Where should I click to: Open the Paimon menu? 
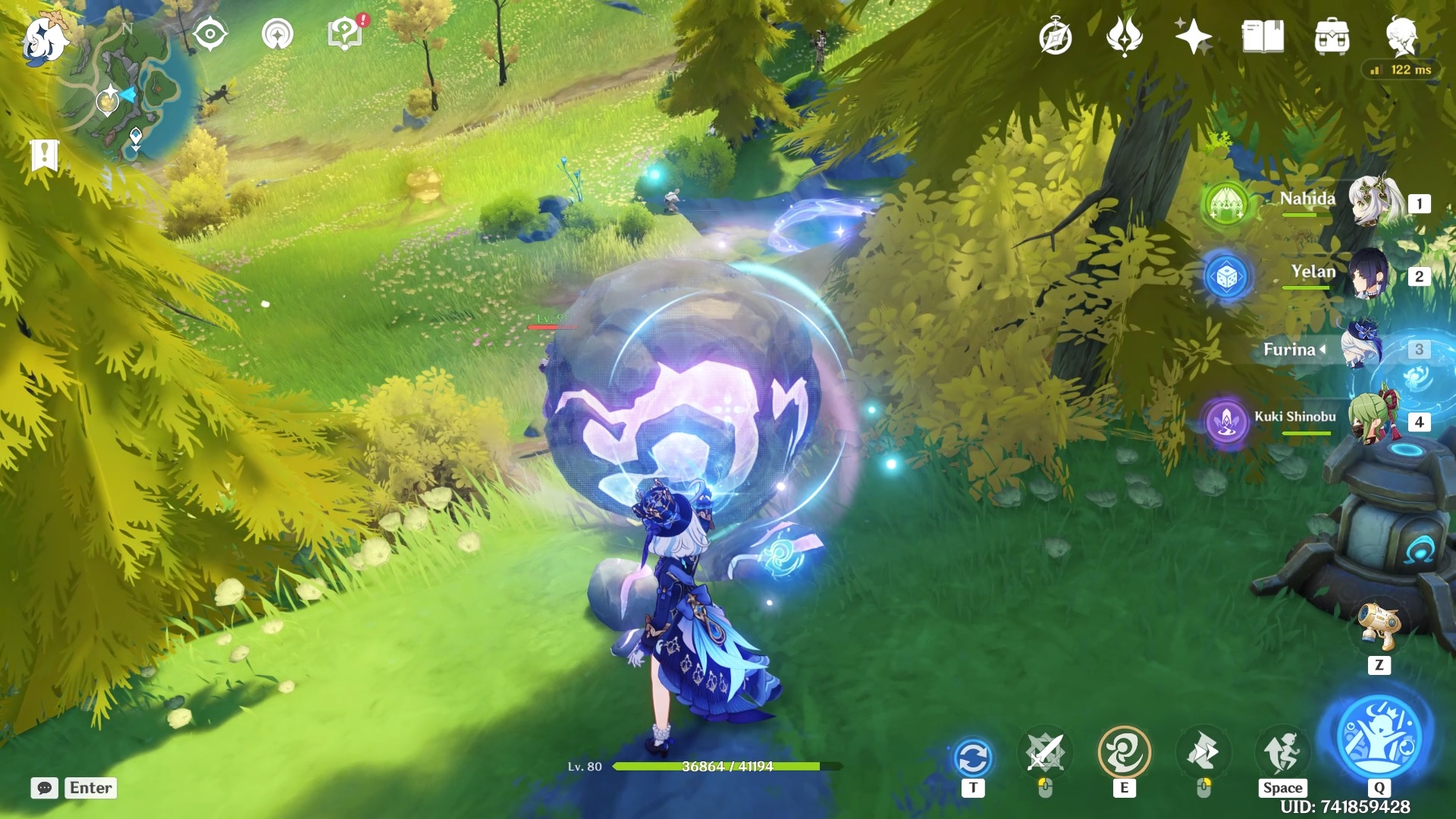point(43,39)
